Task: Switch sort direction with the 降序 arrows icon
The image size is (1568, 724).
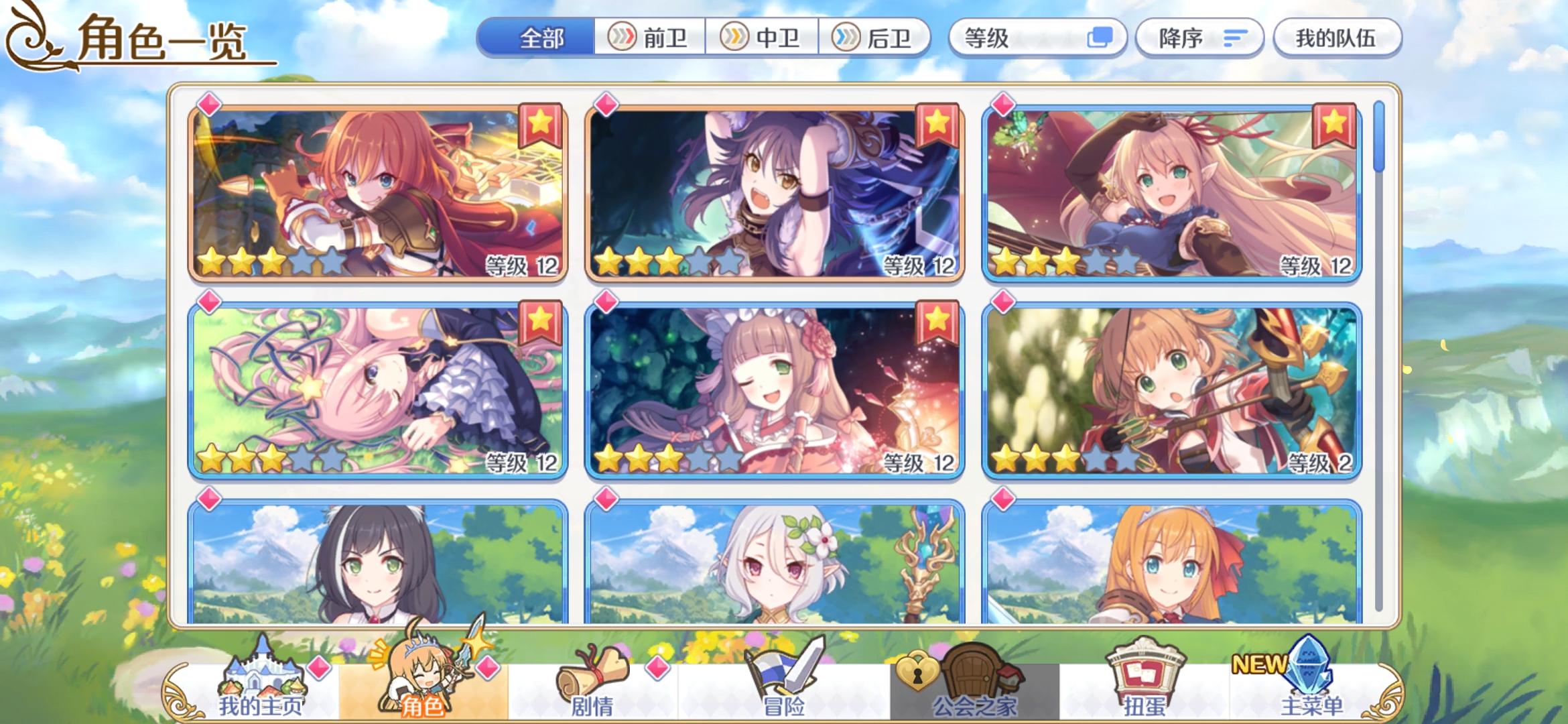Action: (x=1235, y=38)
